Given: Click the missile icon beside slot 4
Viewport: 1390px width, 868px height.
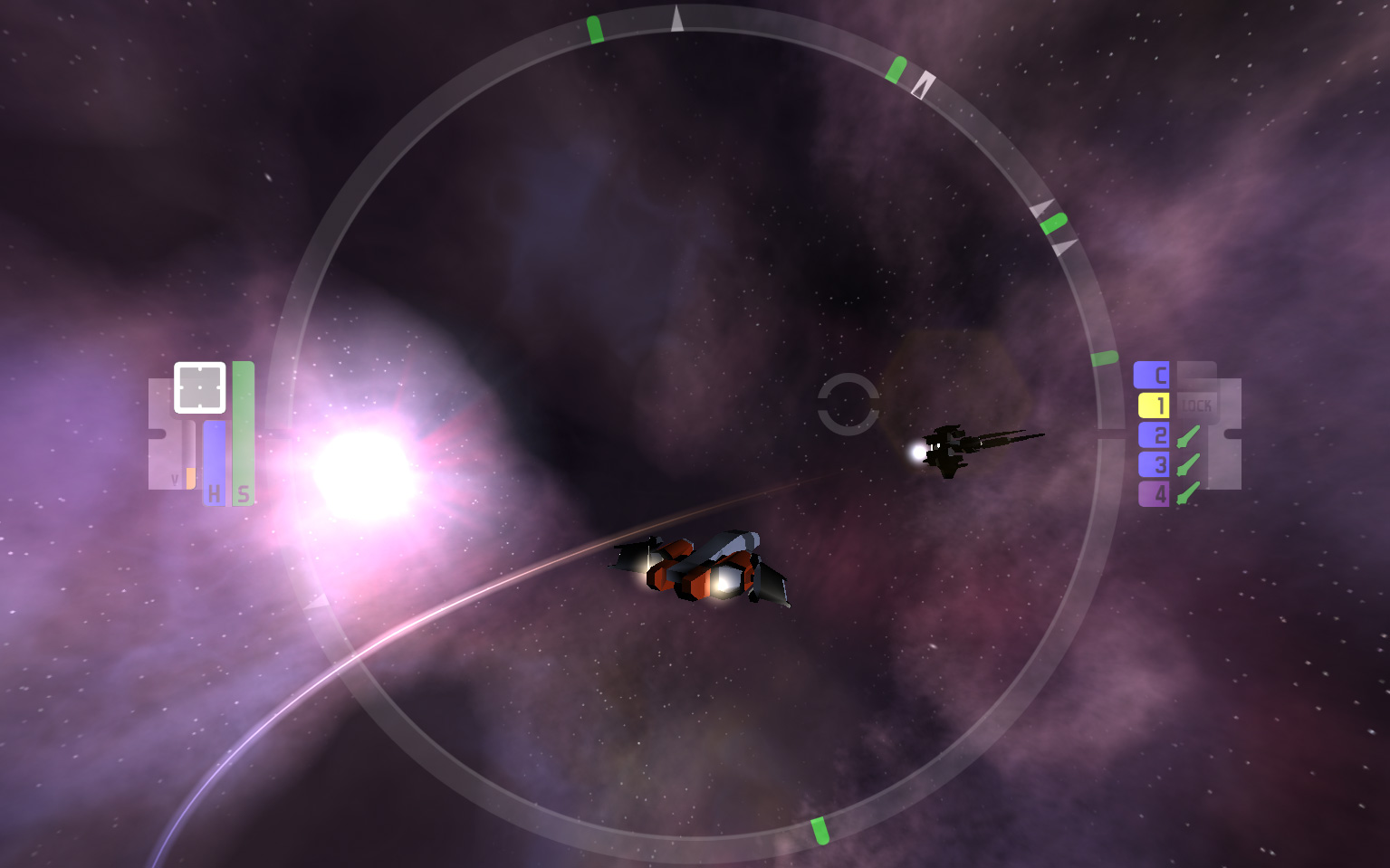Looking at the screenshot, I should [x=1189, y=493].
